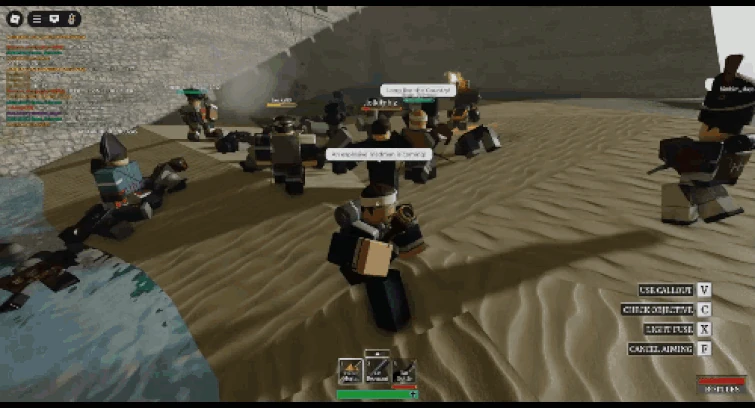
Task: Equip the Bayonet hotbar slot
Action: [x=376, y=370]
